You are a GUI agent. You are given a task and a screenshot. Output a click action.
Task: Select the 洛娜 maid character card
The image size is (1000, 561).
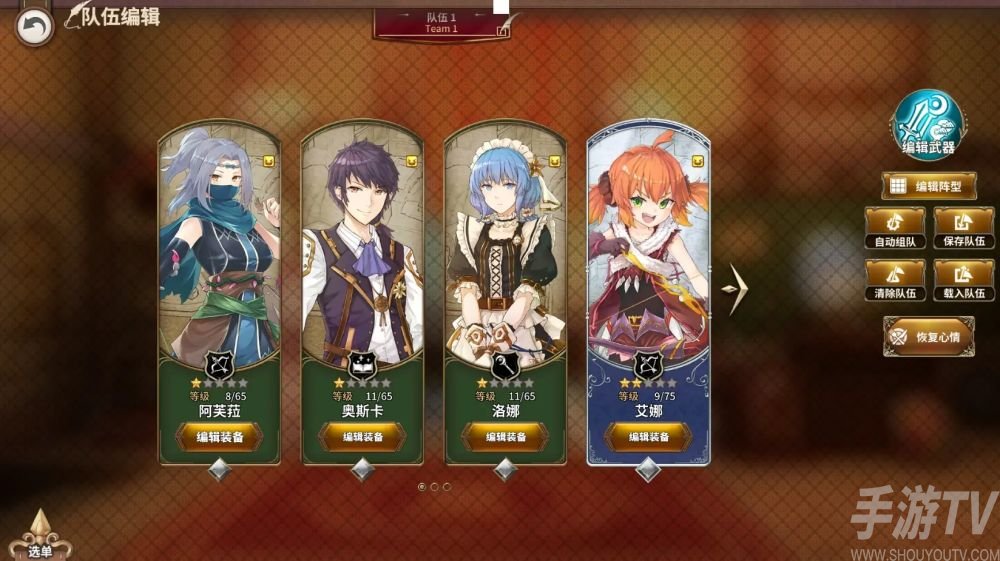505,250
